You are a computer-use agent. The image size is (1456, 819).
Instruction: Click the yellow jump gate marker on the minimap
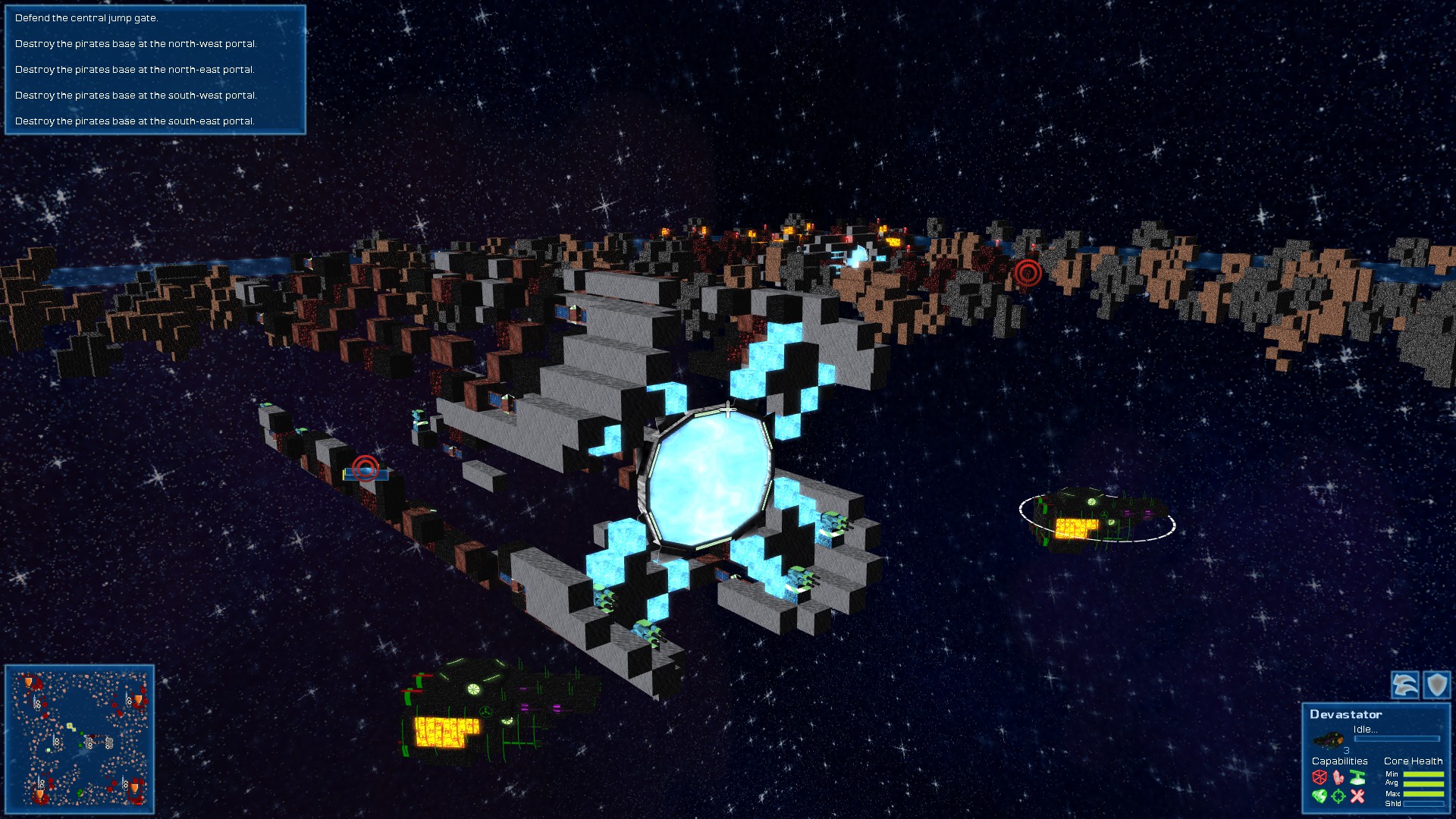click(x=70, y=726)
